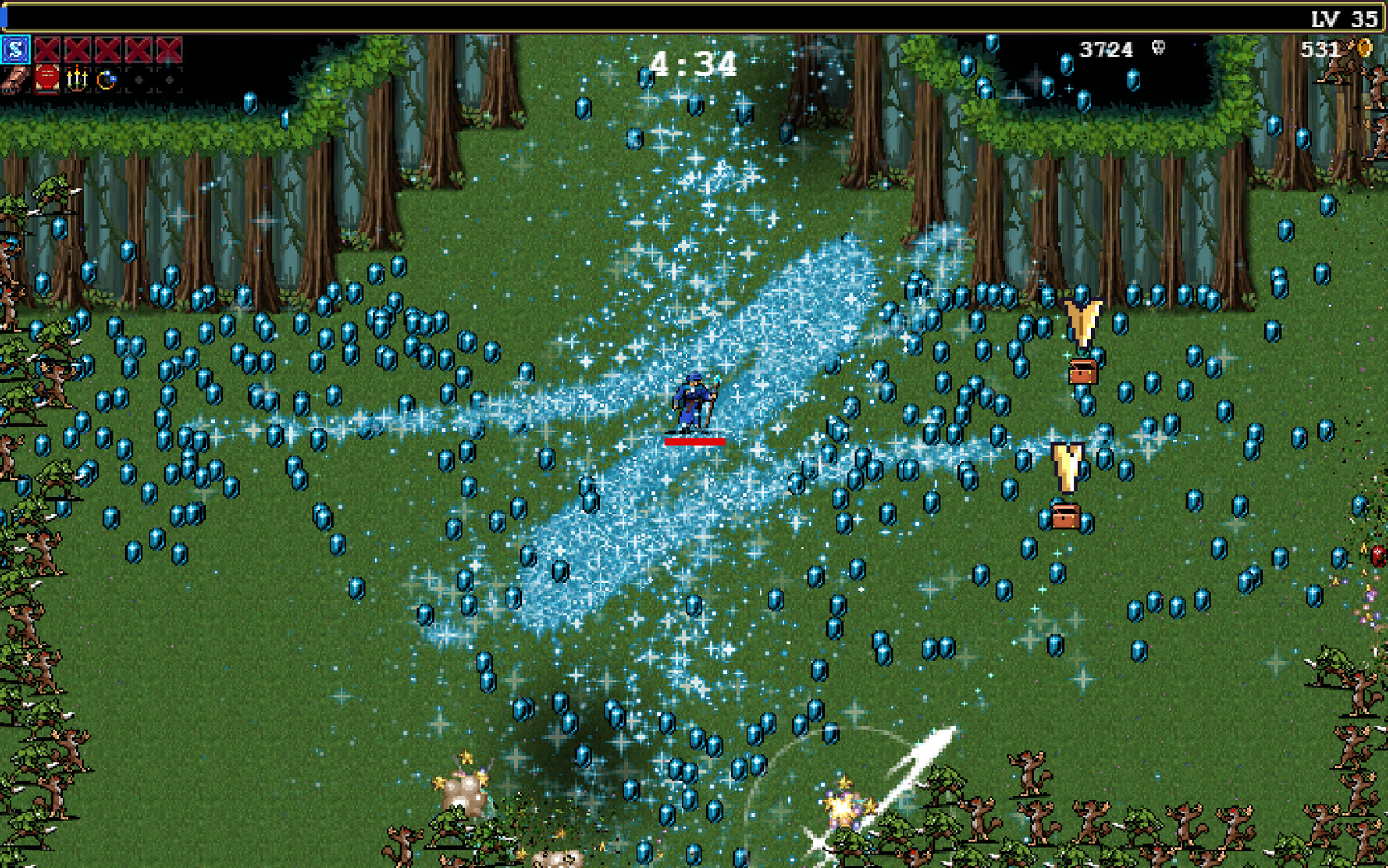
Task: Select the first crossed-out weapon slot
Action: (x=47, y=49)
